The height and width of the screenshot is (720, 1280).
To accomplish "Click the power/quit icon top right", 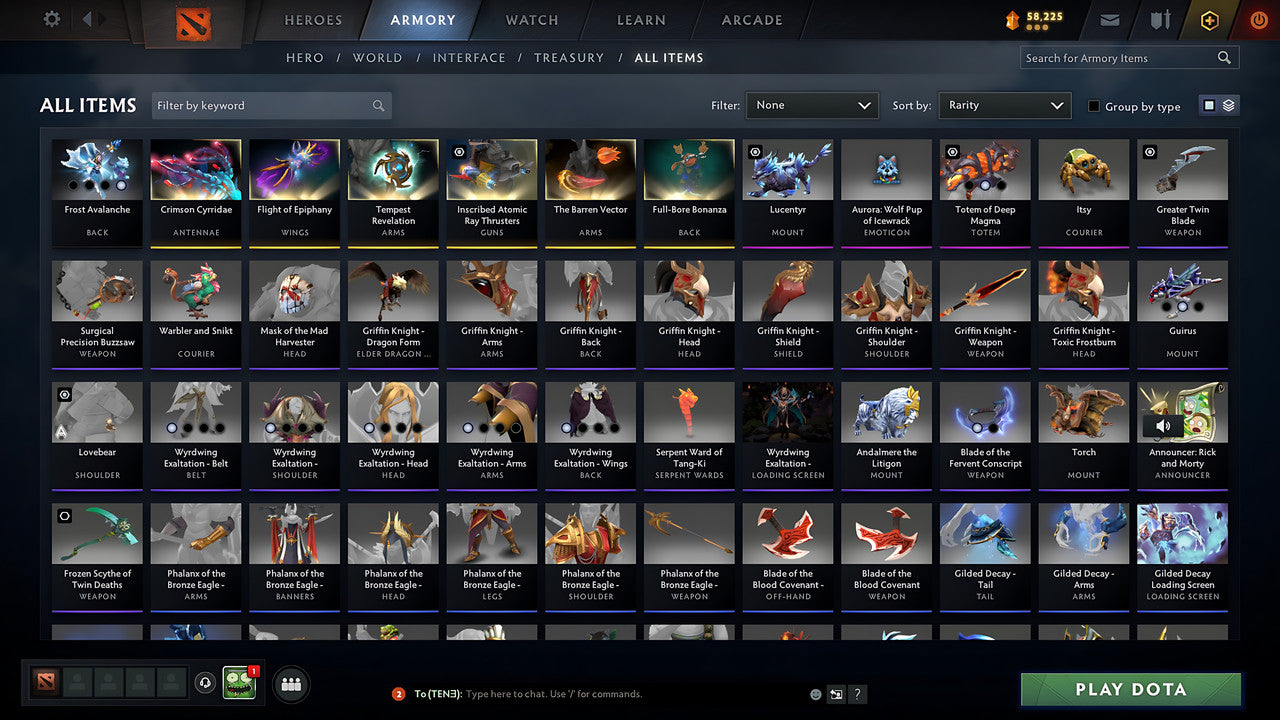I will point(1258,18).
